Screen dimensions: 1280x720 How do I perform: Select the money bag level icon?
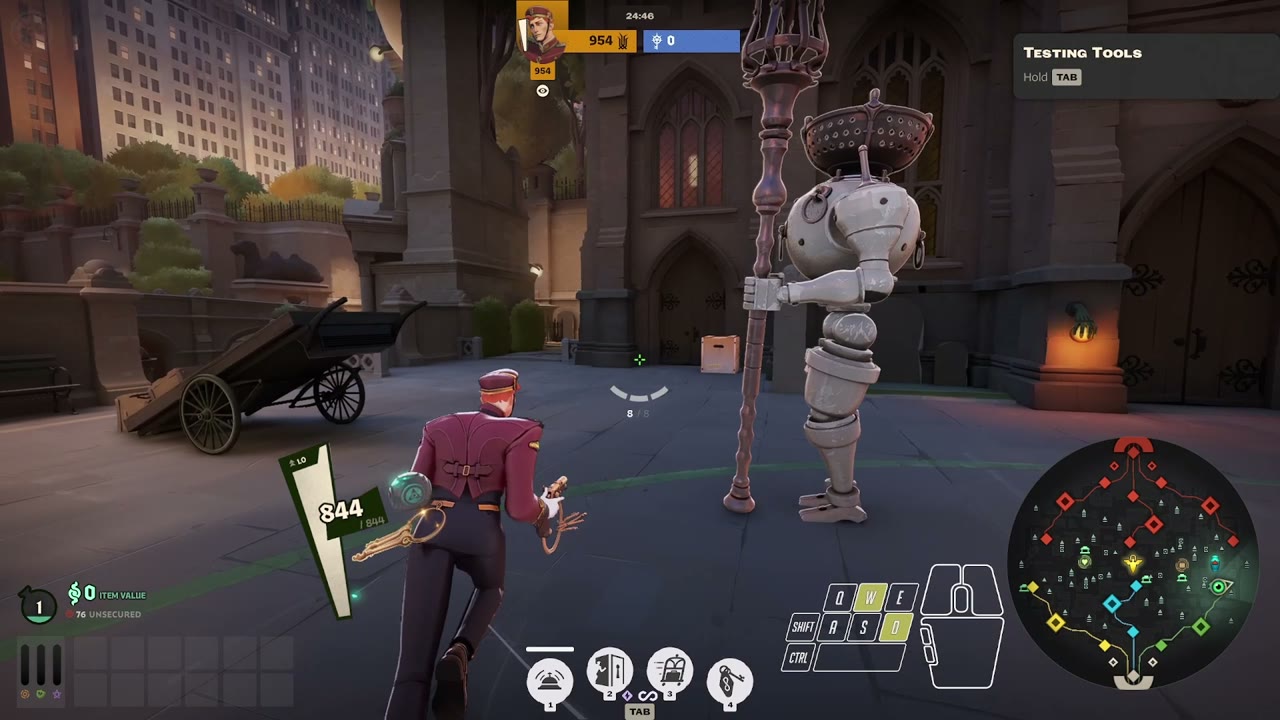[x=38, y=605]
